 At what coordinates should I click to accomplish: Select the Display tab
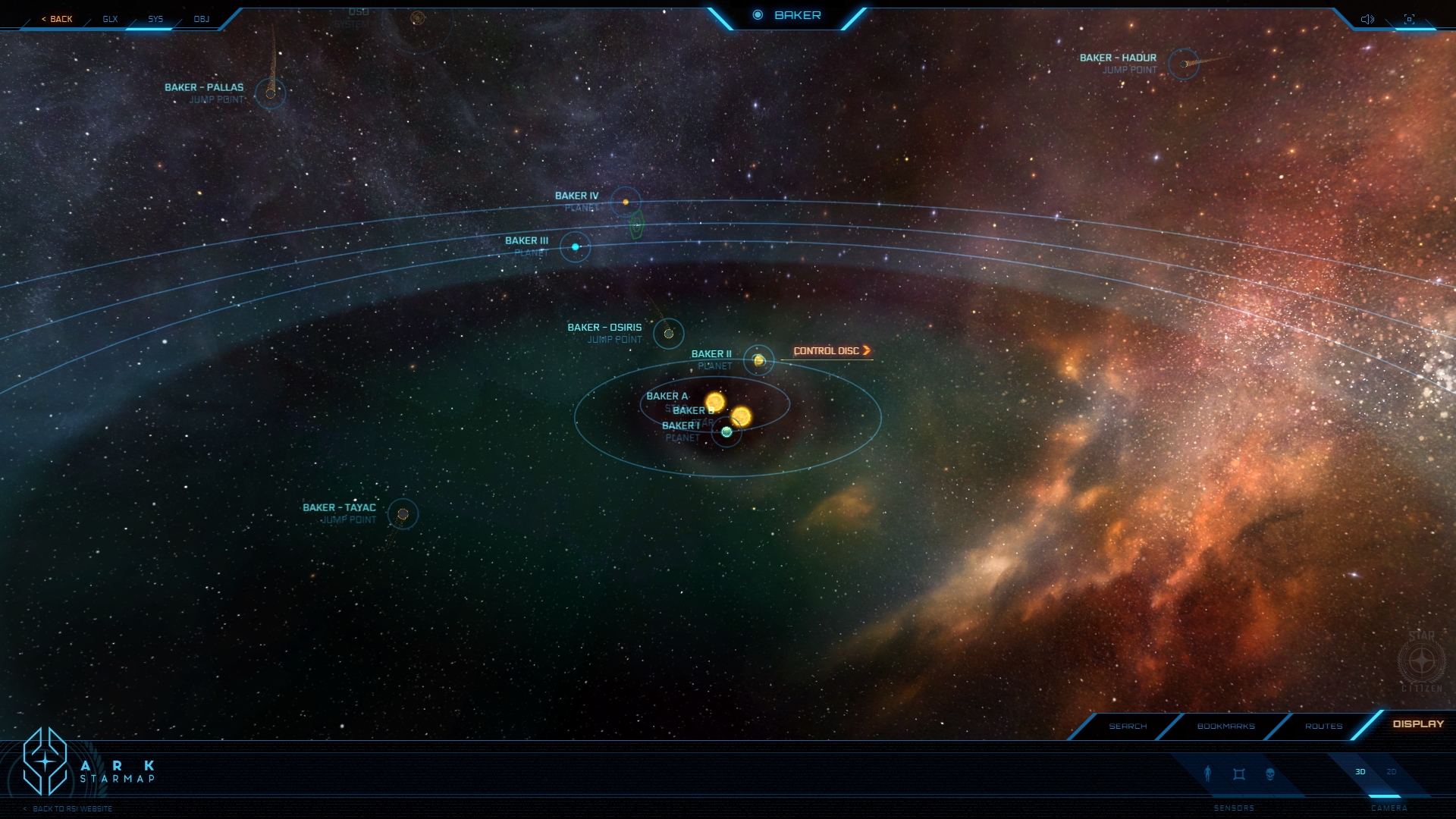pos(1418,724)
